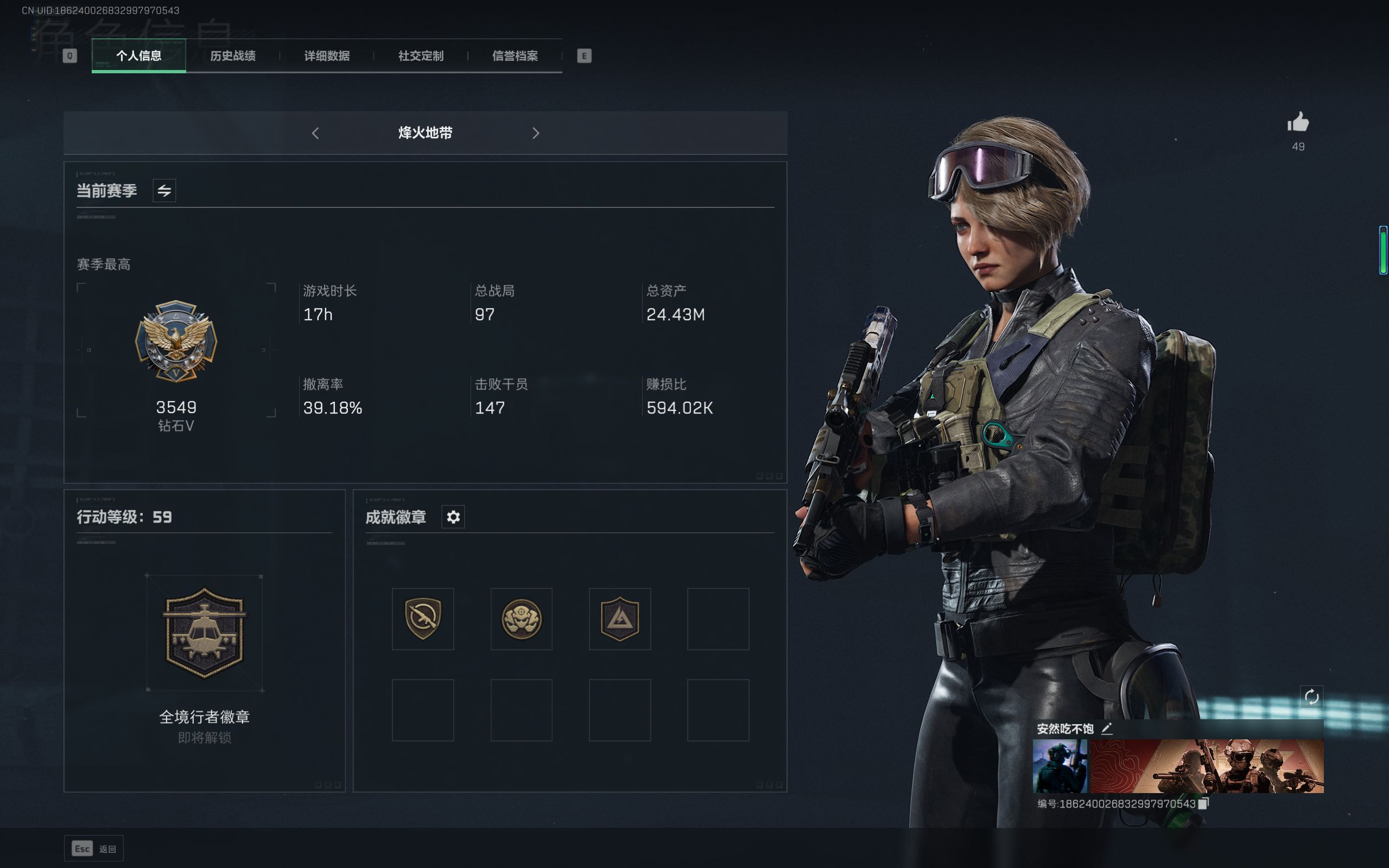Go to the 社交定制 tab
1389x868 pixels.
tap(421, 56)
